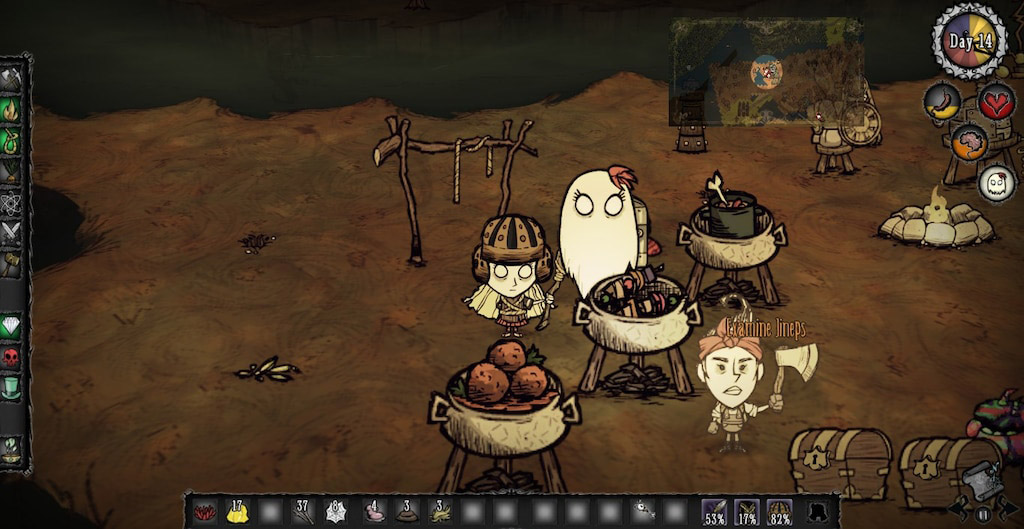The image size is (1024, 529).
Task: Select the twigs stack of 37
Action: pos(303,511)
